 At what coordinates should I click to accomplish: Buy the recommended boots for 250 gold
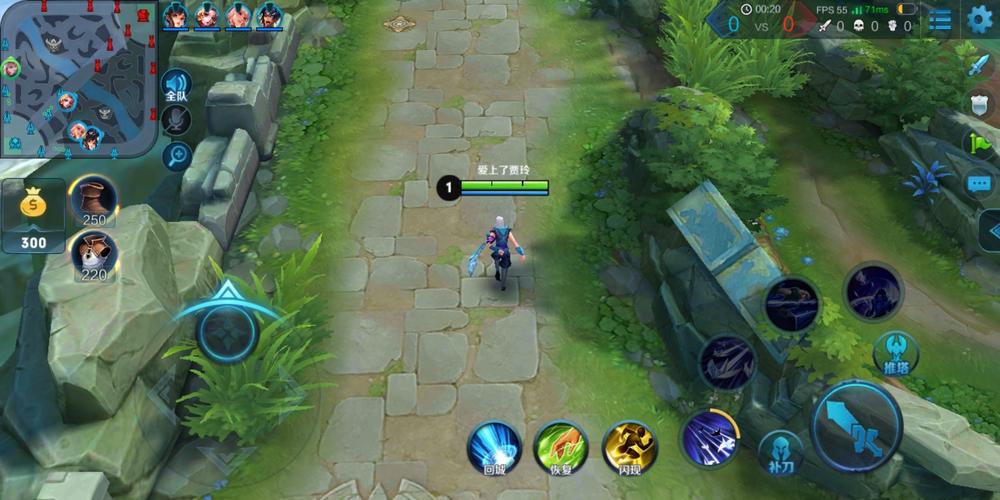click(94, 200)
